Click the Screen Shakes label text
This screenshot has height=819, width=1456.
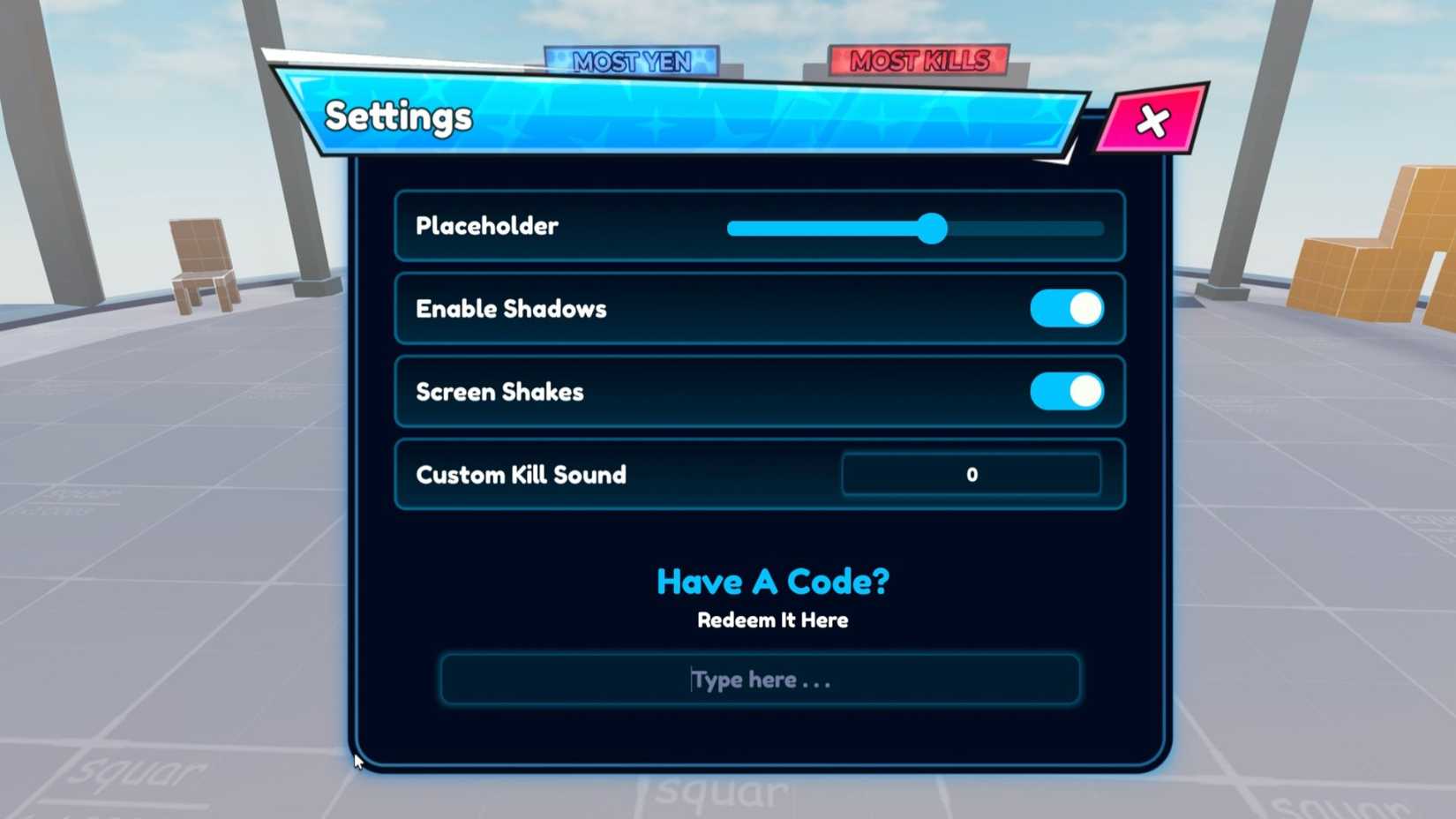click(x=499, y=392)
